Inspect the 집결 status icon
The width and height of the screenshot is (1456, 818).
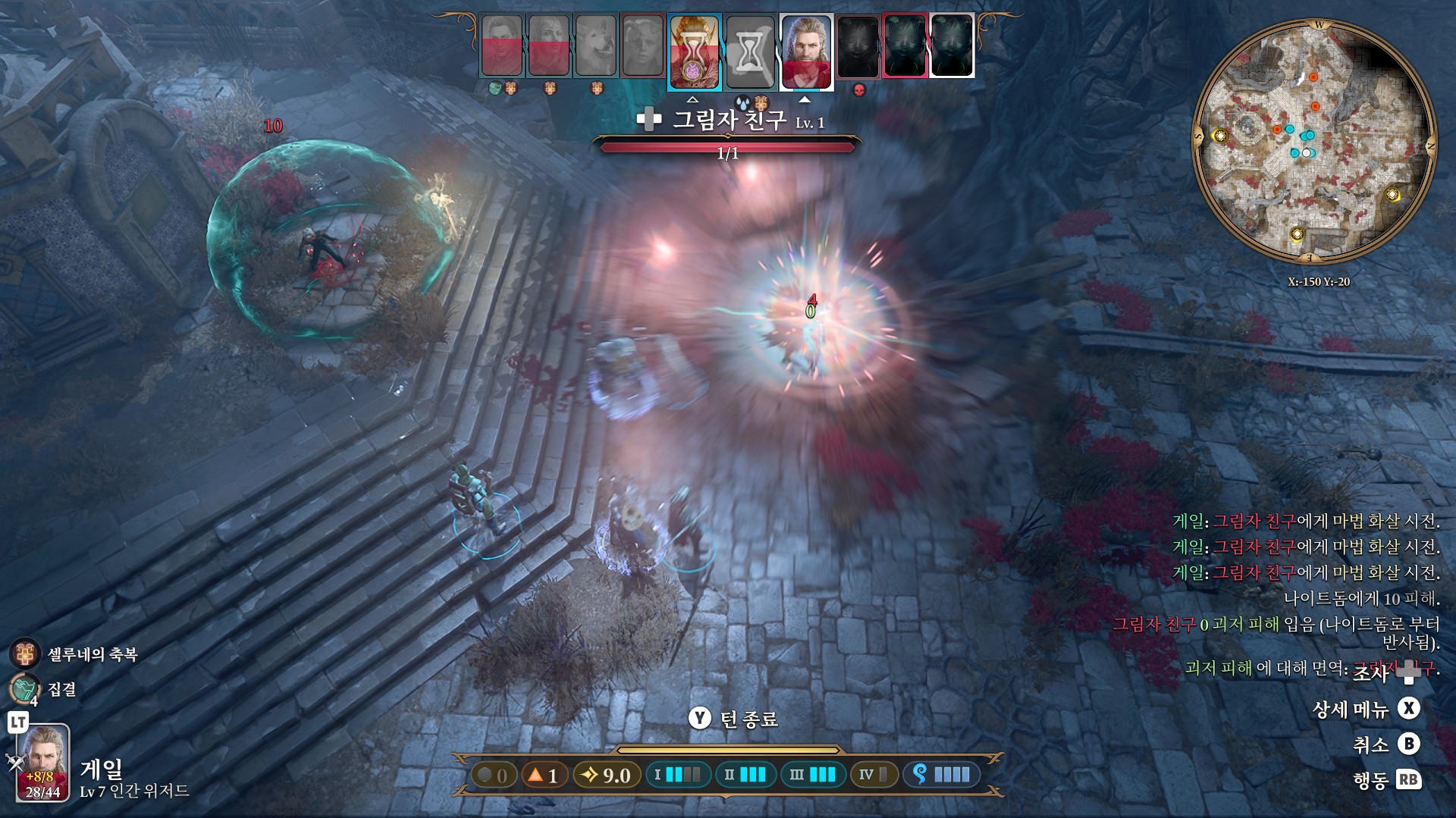[25, 688]
